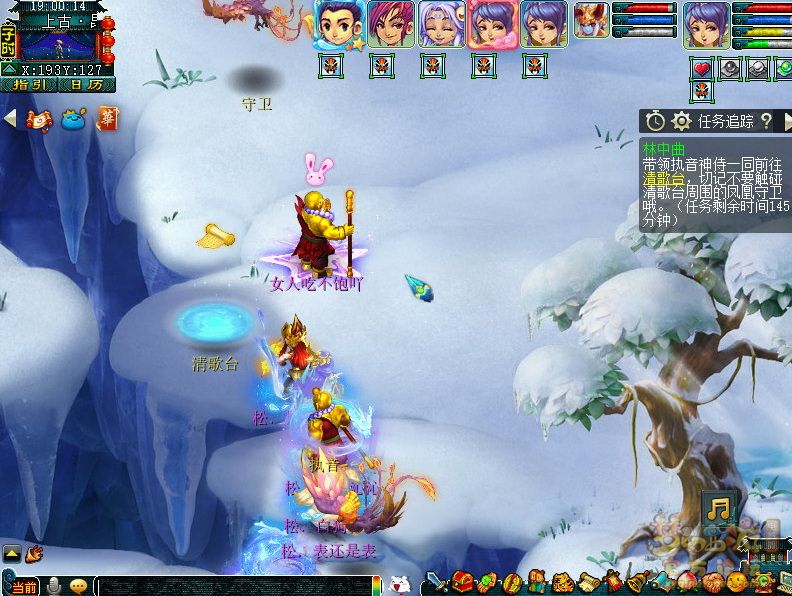
Task: Open the quest tracker help question mark
Action: 766,121
